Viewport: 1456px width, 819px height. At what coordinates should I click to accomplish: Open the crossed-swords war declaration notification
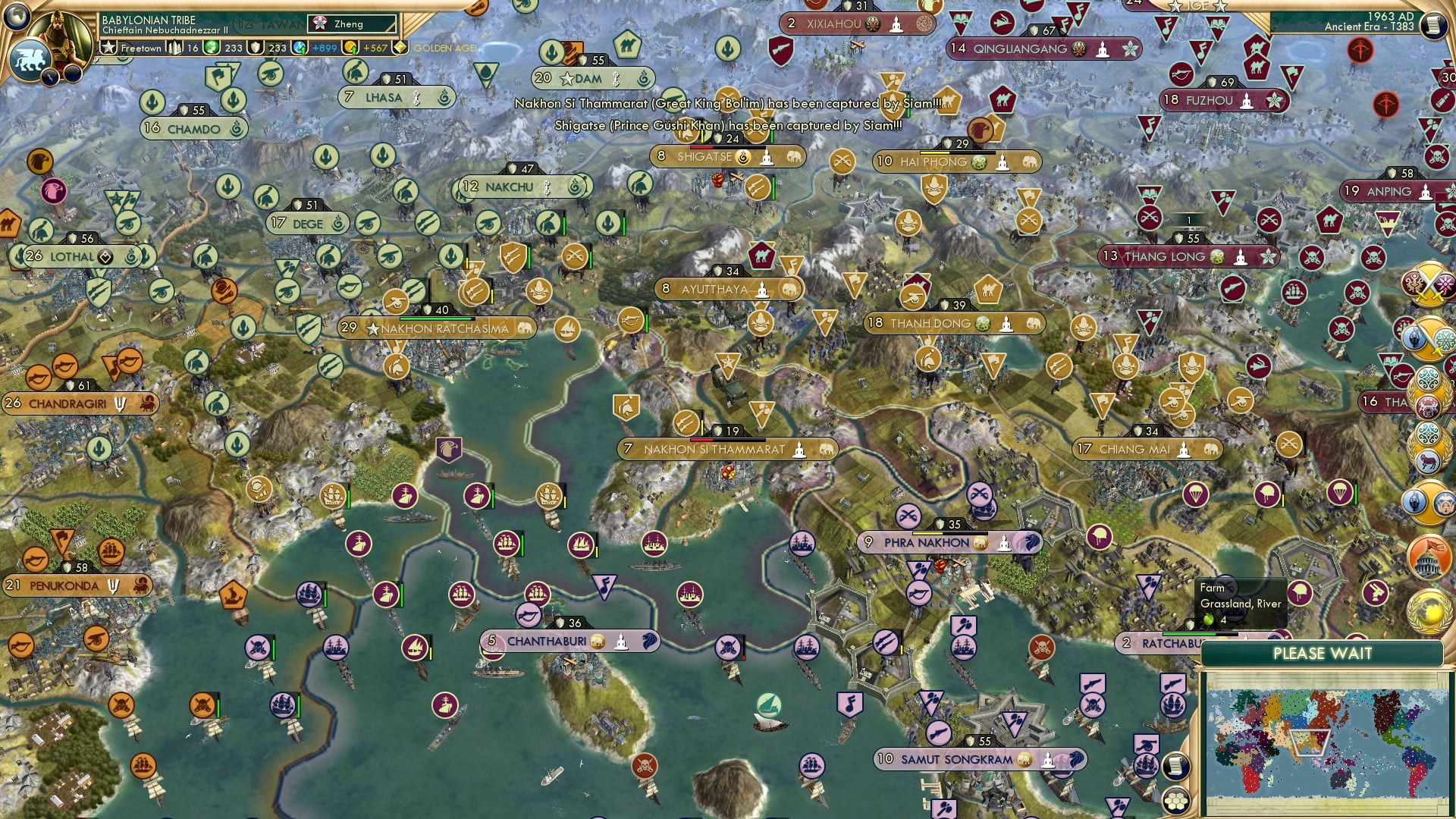(x=1430, y=287)
